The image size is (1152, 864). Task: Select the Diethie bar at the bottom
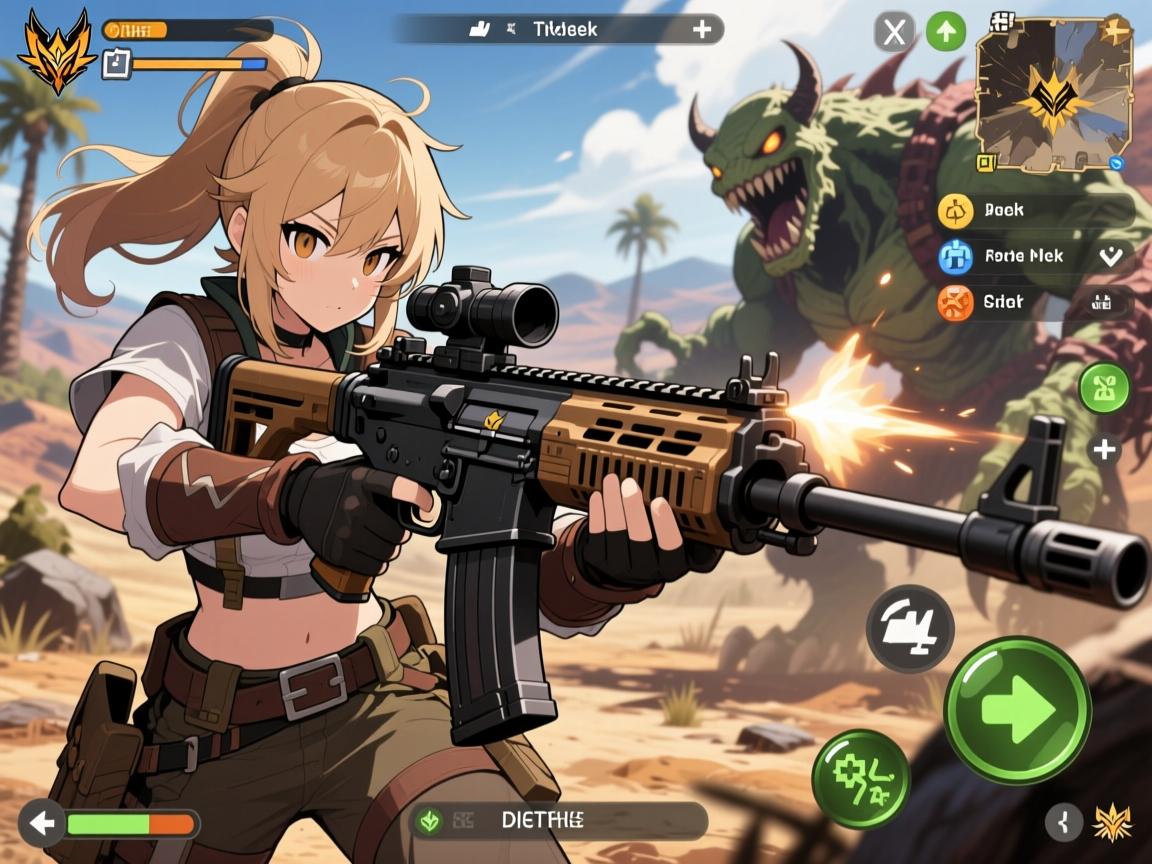pyautogui.click(x=558, y=821)
